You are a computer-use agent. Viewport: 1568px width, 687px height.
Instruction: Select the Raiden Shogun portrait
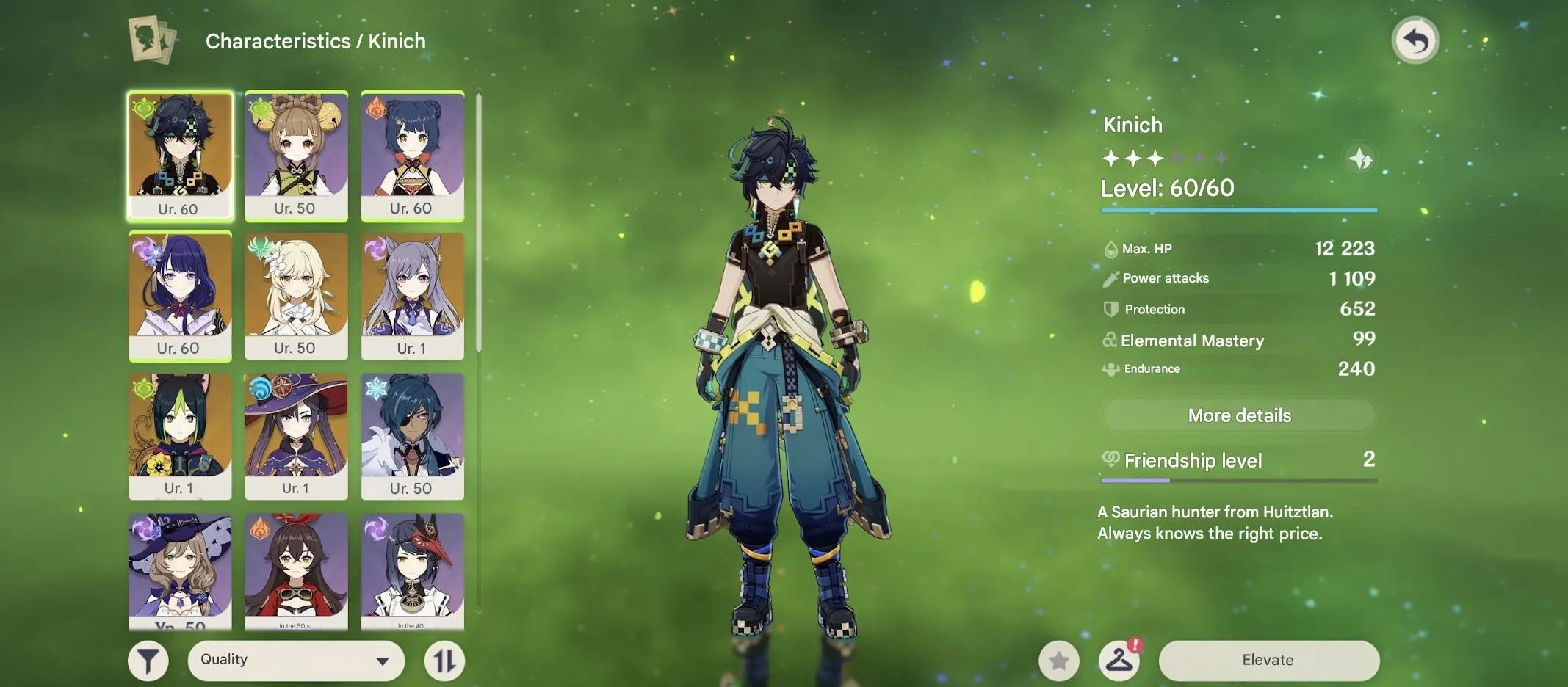click(x=180, y=294)
